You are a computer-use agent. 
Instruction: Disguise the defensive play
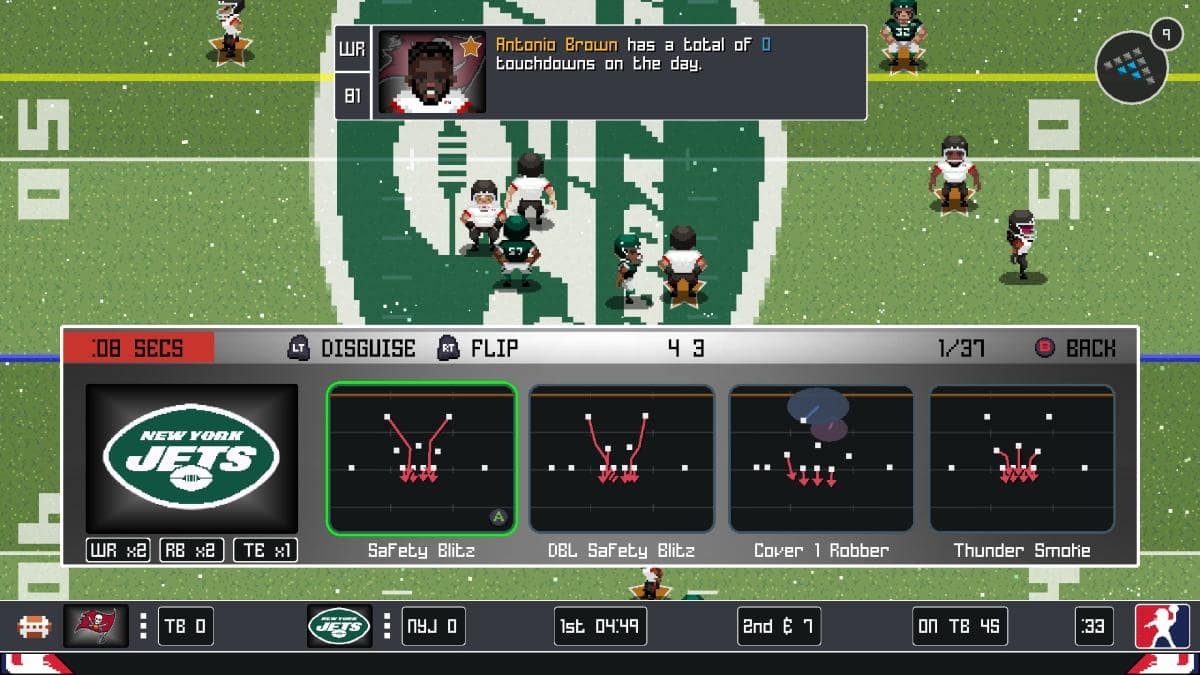pyautogui.click(x=352, y=348)
